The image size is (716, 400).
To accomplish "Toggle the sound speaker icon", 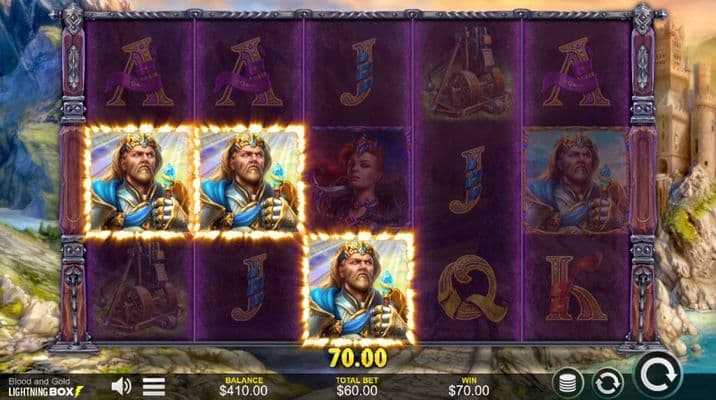I will [x=121, y=385].
